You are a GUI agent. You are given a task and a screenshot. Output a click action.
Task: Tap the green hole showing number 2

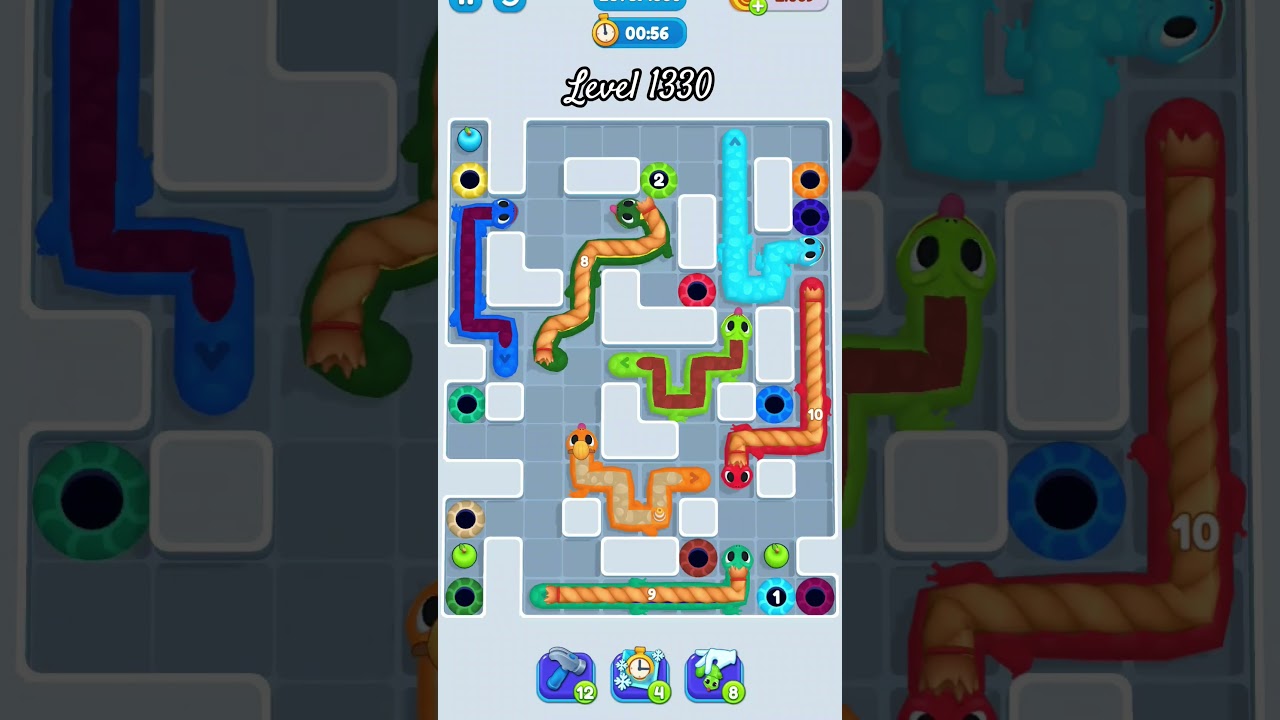[x=658, y=180]
